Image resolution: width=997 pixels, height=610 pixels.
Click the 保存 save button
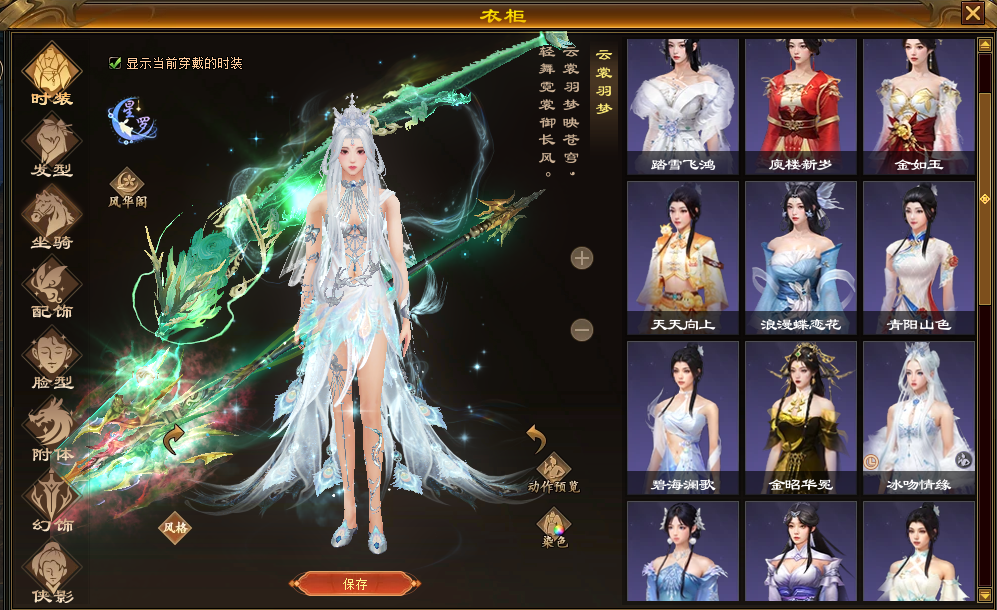tap(354, 584)
